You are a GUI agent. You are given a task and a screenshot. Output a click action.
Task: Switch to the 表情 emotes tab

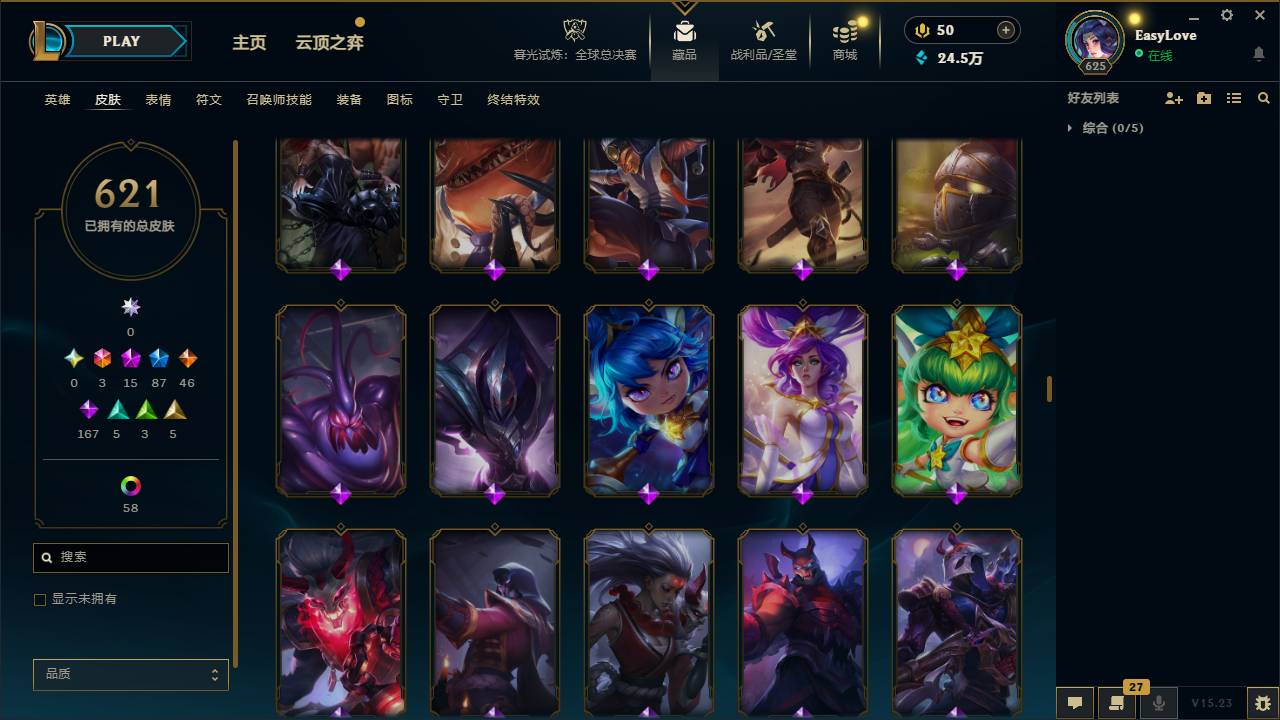[157, 100]
